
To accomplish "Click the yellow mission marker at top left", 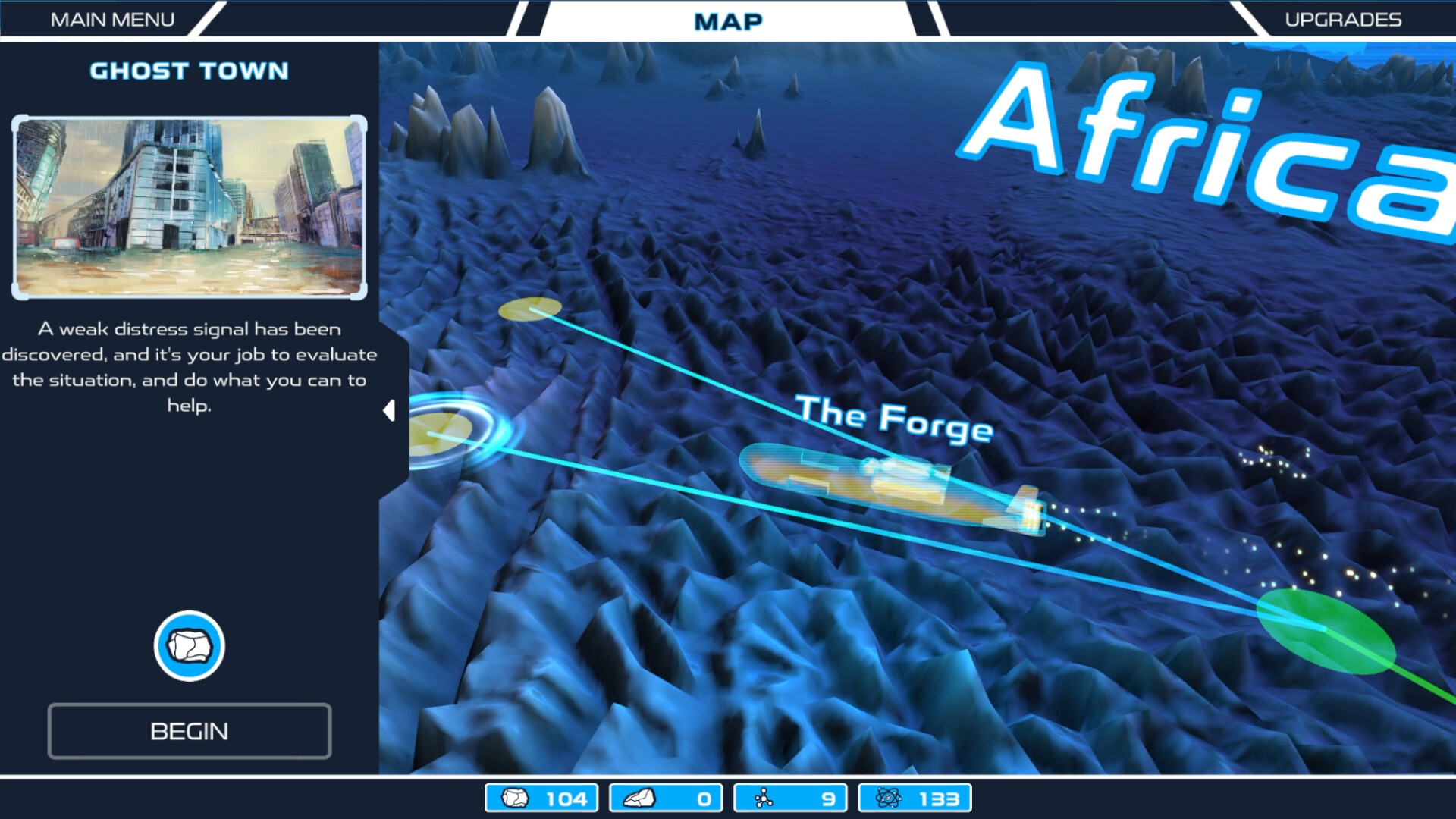I will (x=529, y=308).
